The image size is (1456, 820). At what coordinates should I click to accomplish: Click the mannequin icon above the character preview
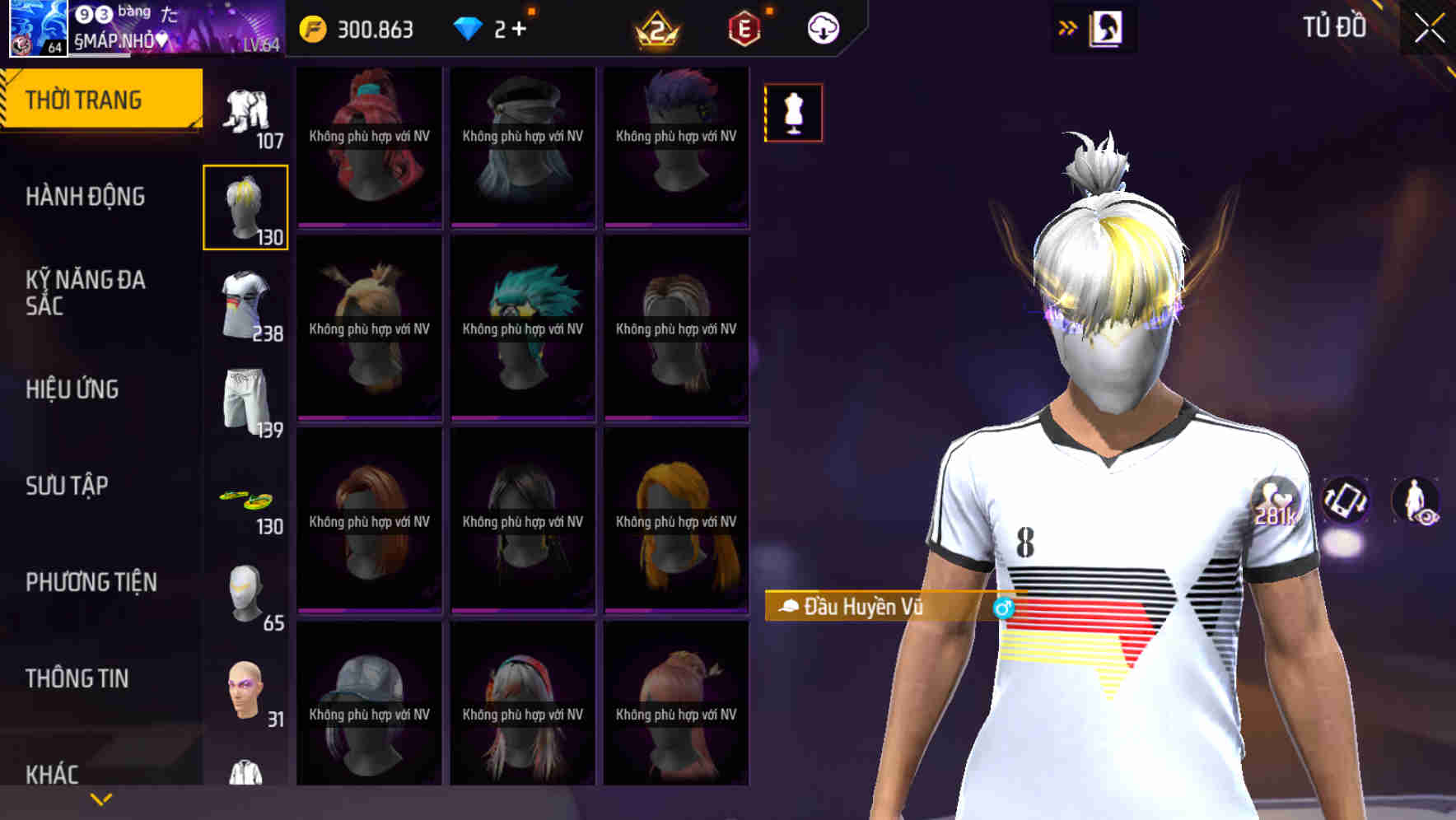coord(793,113)
